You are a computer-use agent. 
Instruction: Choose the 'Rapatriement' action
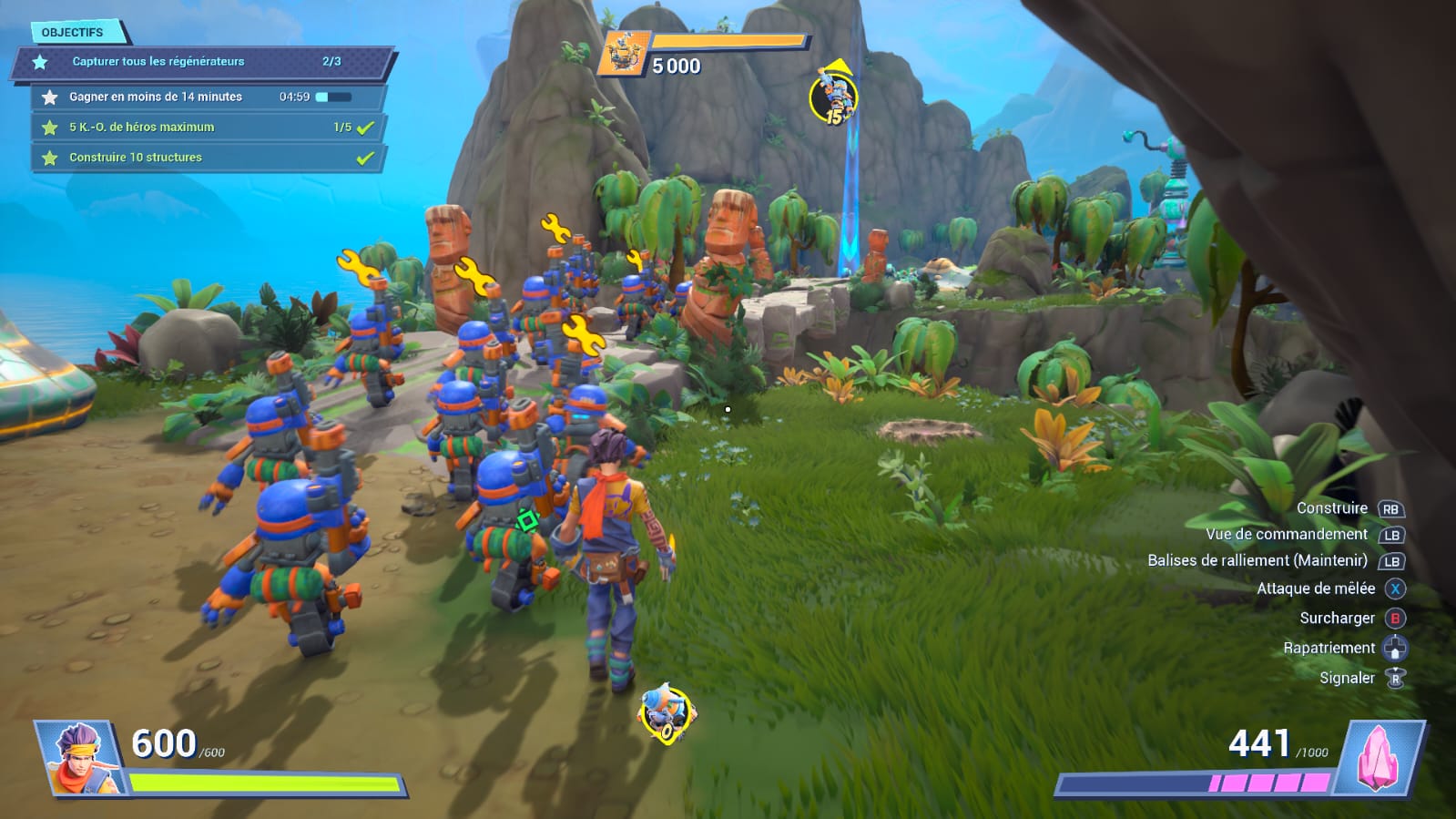1329,648
